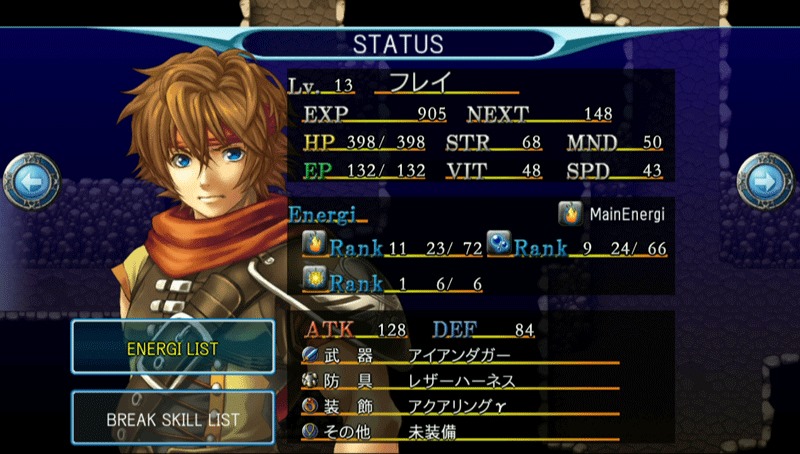800x454 pixels.
Task: Open the ENERGI LIST
Action: 172,348
